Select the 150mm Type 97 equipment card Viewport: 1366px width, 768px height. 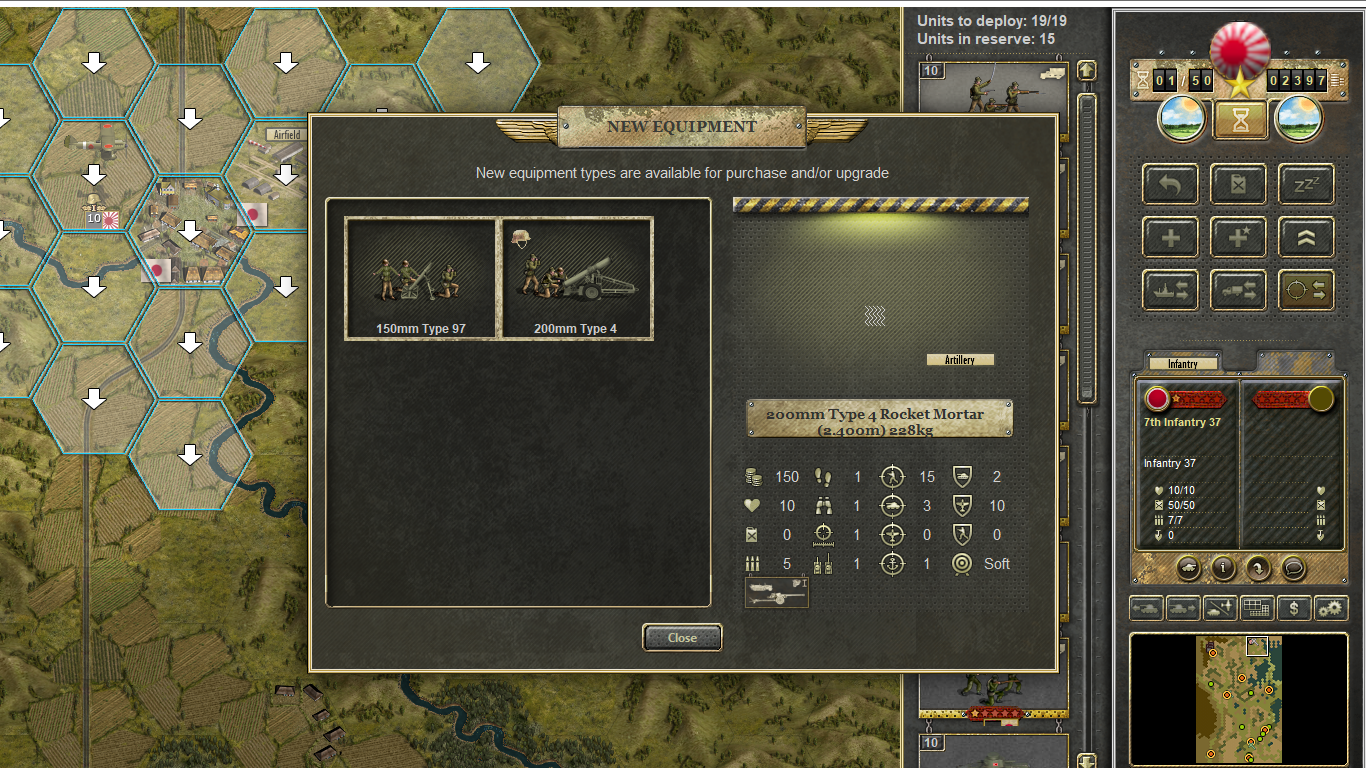coord(421,279)
